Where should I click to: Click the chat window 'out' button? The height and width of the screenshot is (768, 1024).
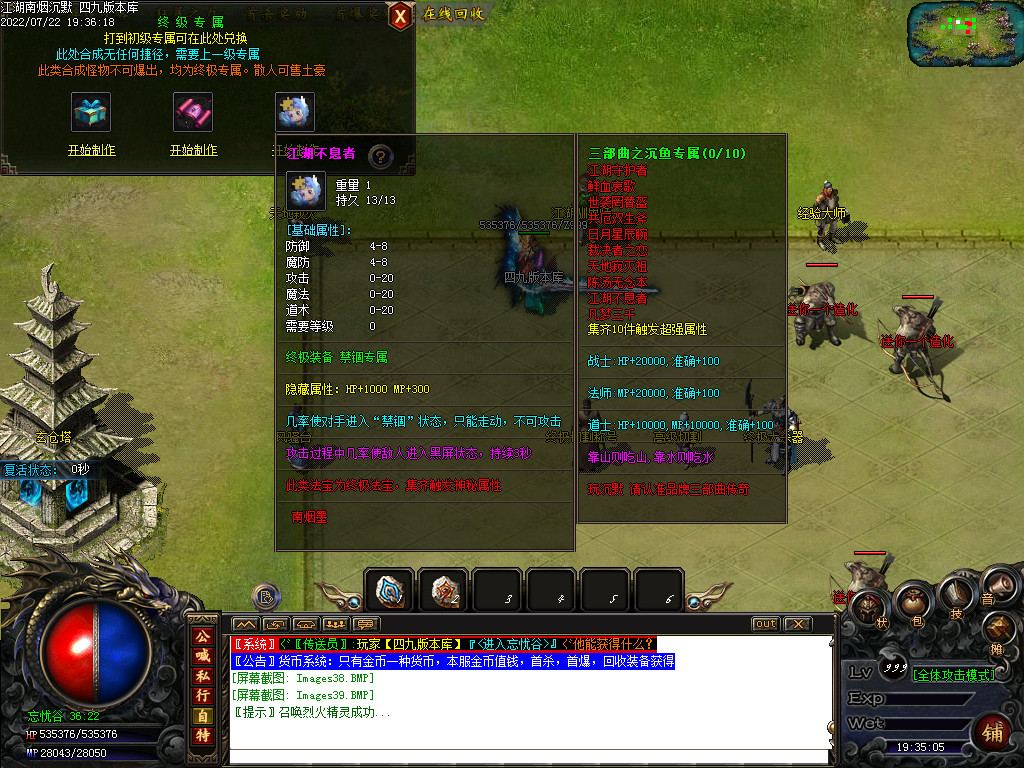[765, 624]
